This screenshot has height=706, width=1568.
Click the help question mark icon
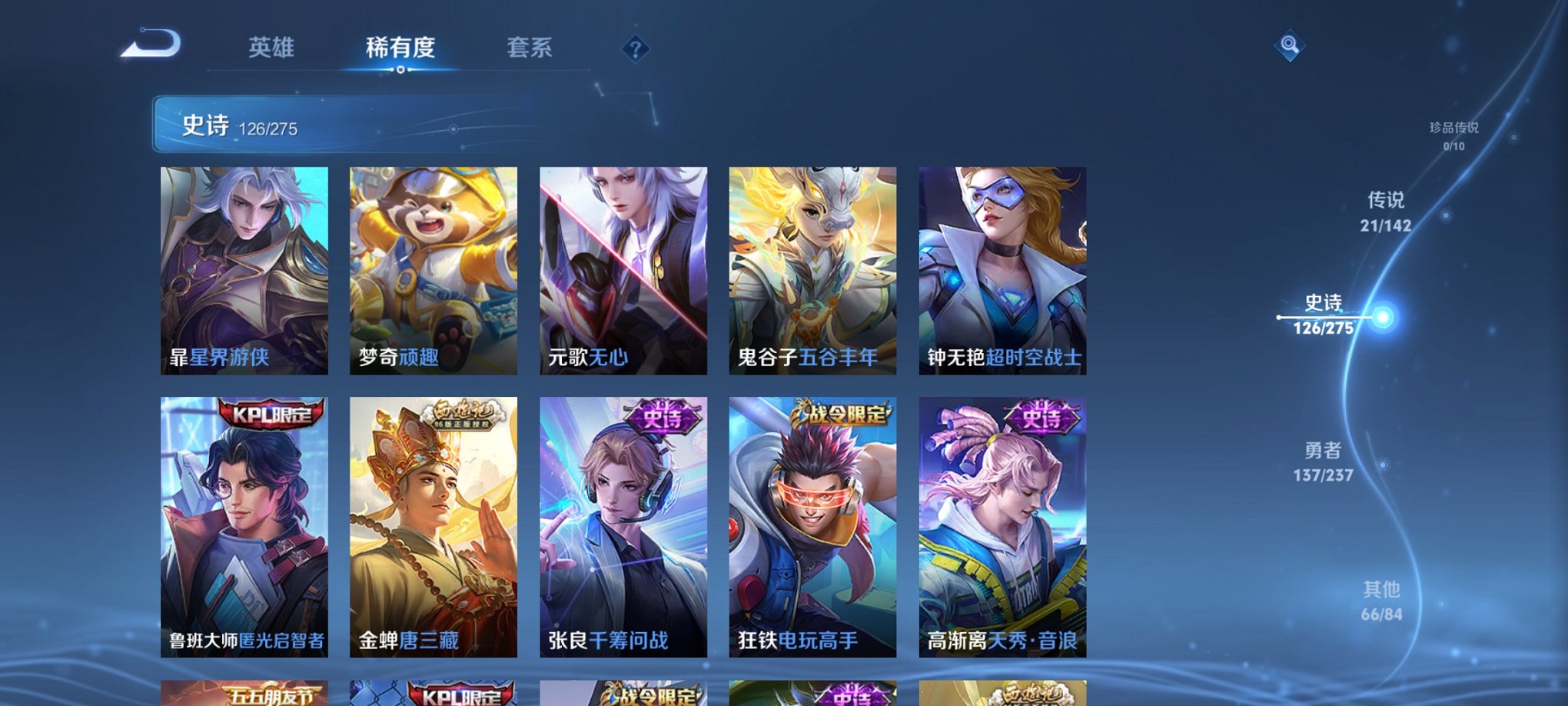pos(634,50)
